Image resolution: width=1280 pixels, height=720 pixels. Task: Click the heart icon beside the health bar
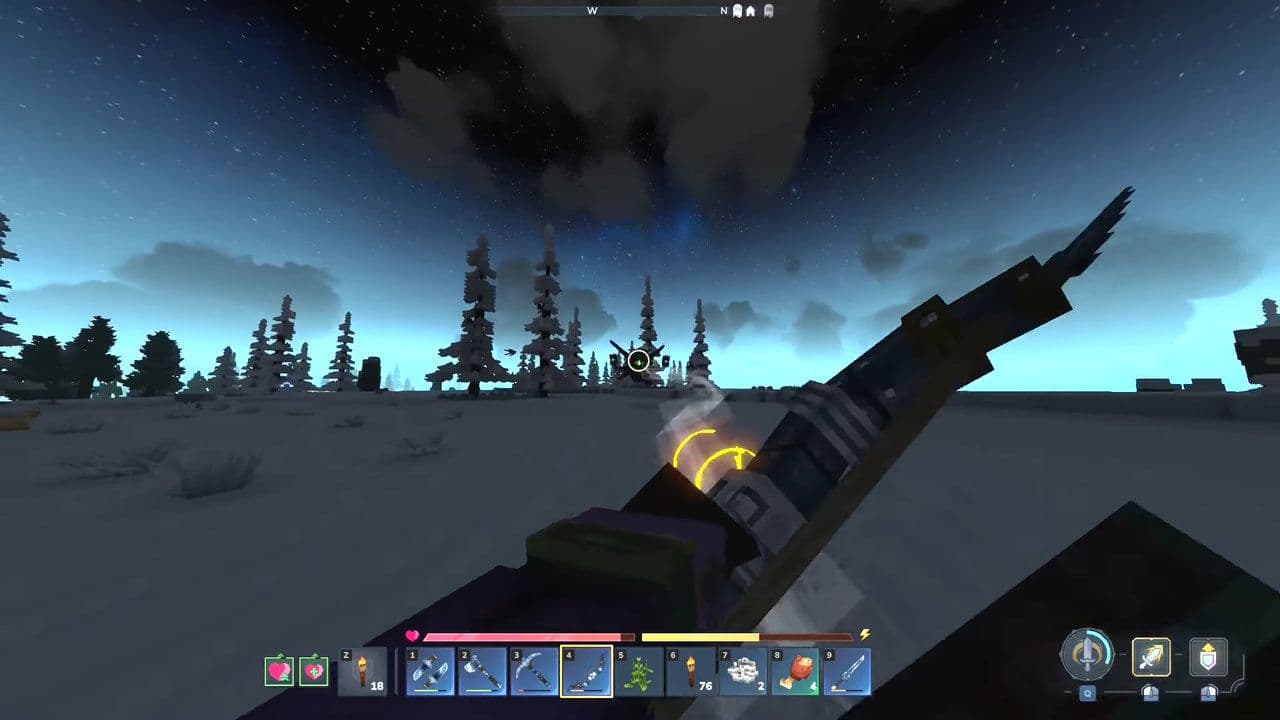pos(411,637)
